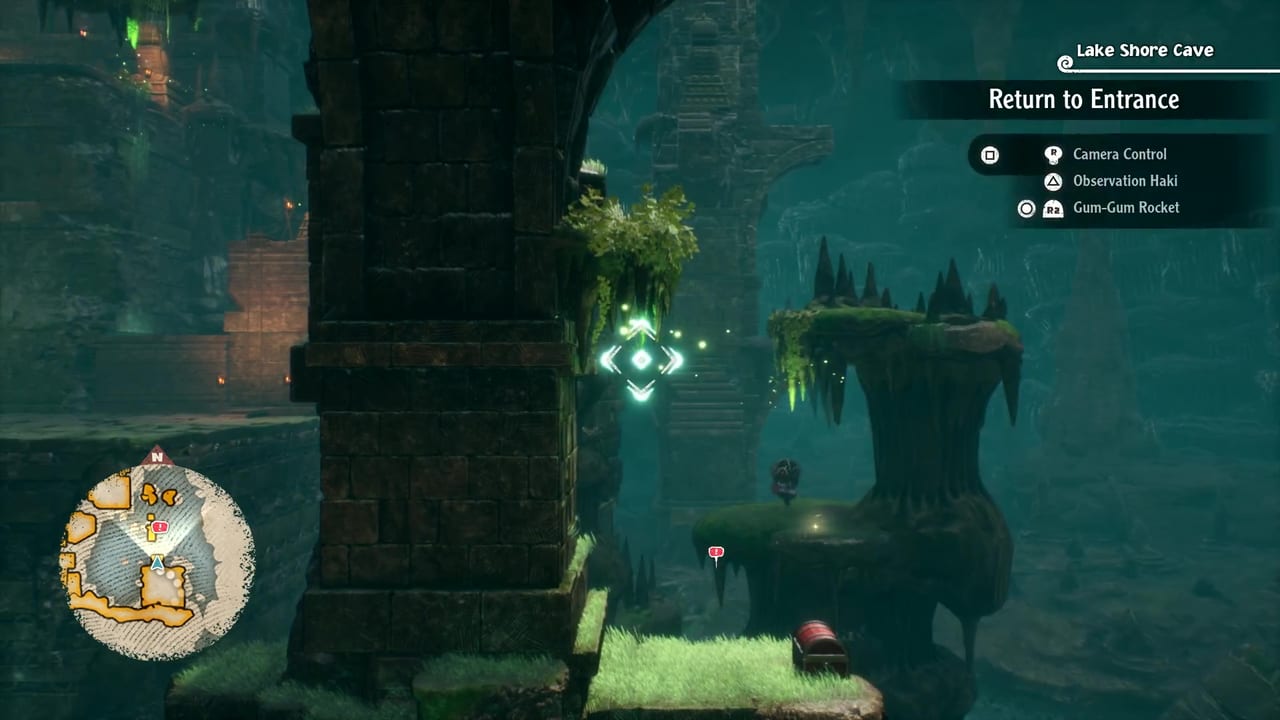Click the player arrow on the minimap
The image size is (1280, 720).
(157, 565)
